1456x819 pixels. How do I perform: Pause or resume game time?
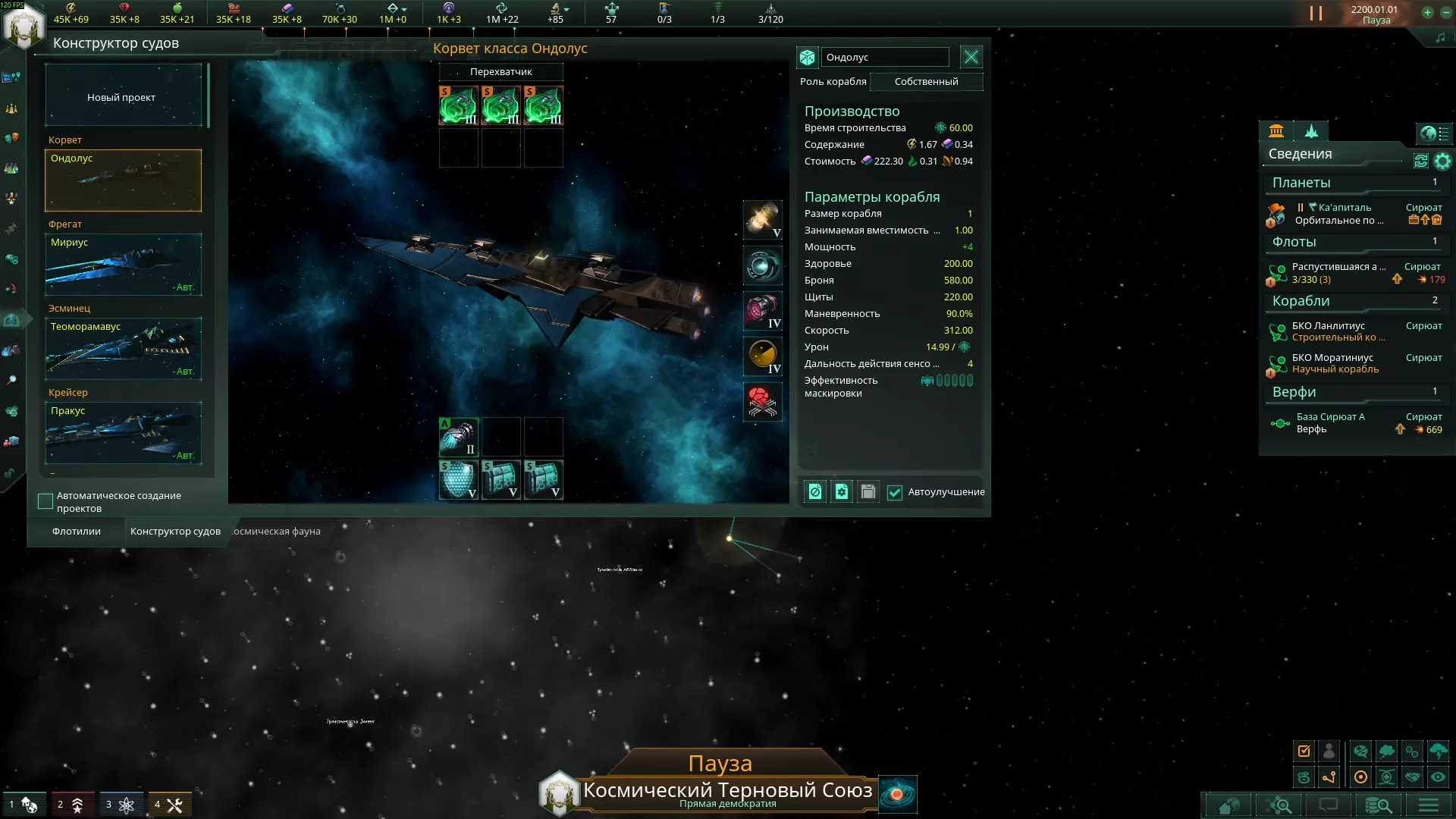point(1316,14)
